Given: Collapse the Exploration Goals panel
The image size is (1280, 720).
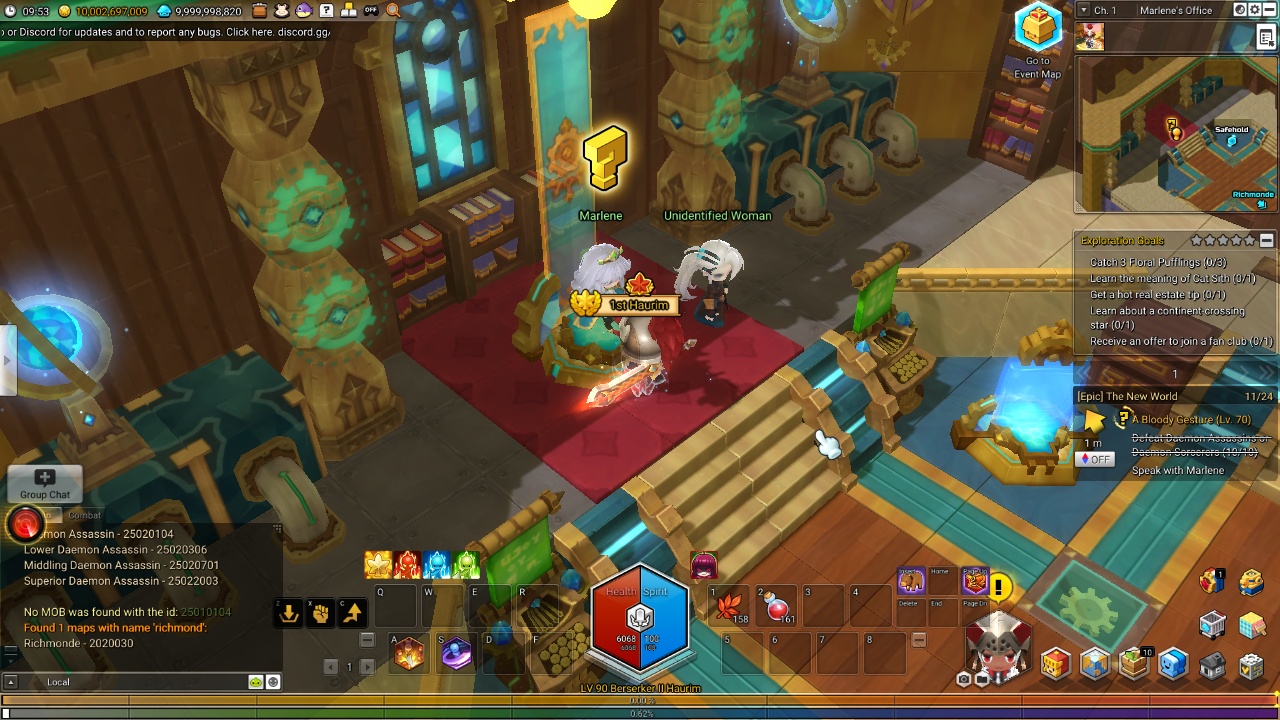Looking at the screenshot, I should point(1268,240).
